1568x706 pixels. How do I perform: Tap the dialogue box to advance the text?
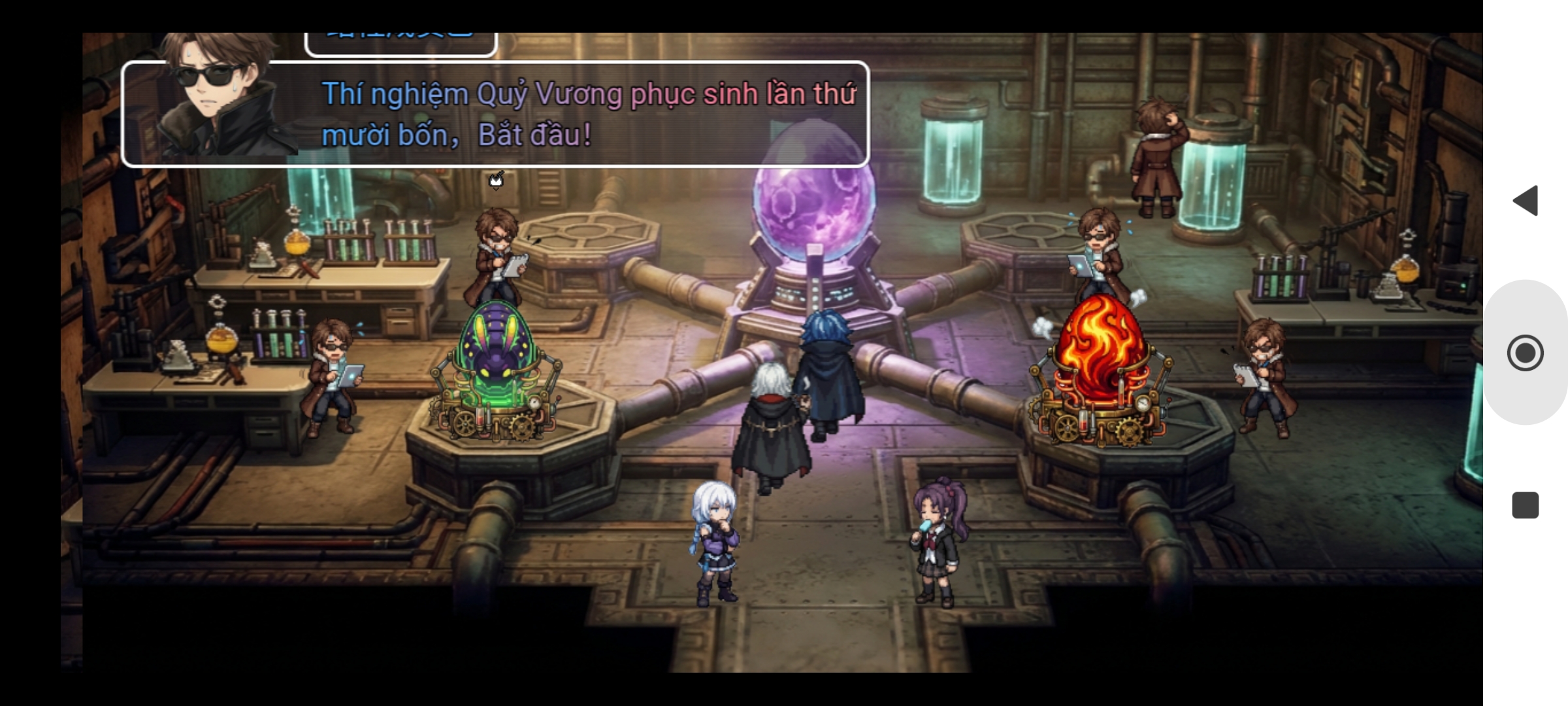point(588,114)
